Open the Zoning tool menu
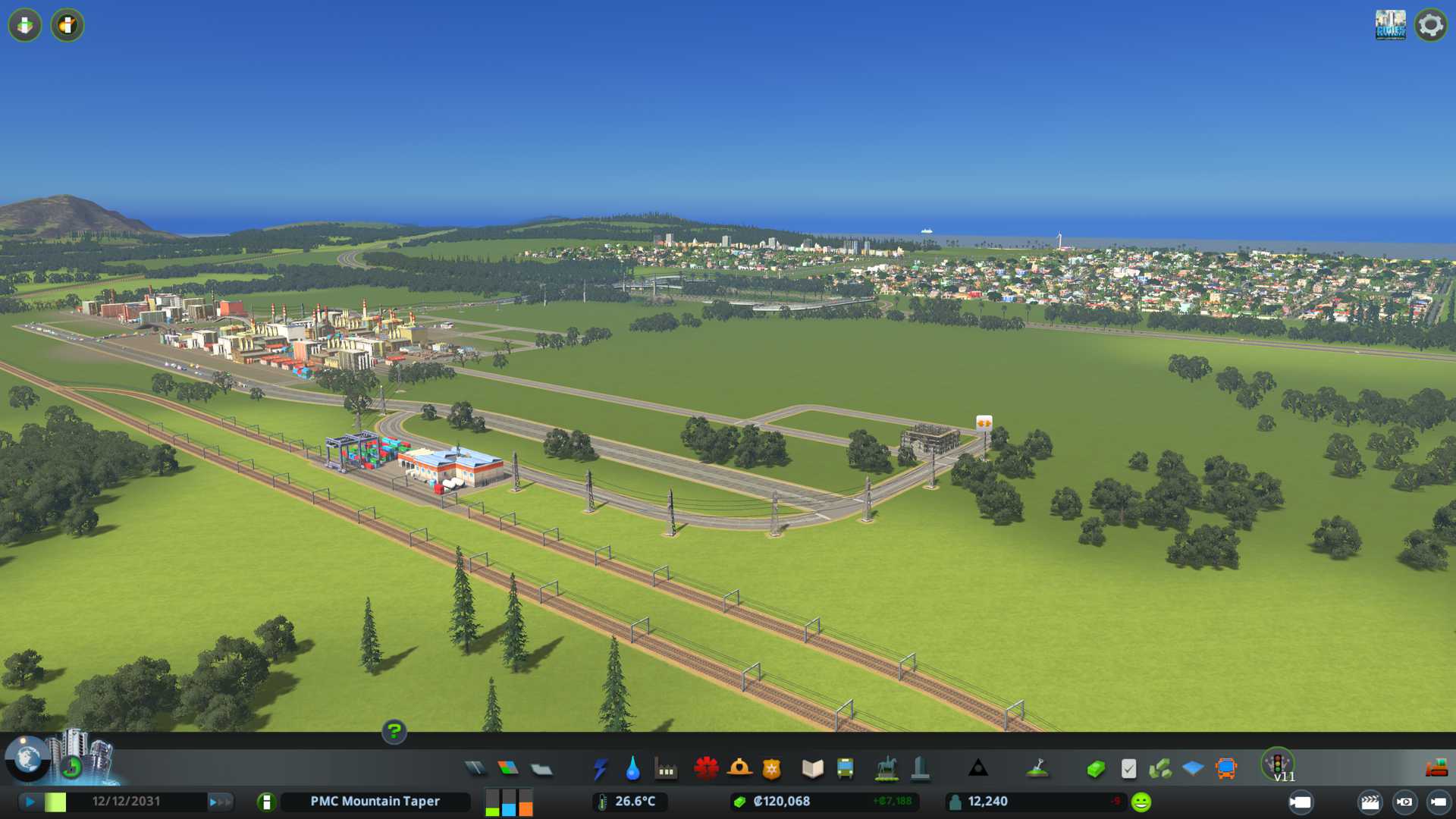1456x819 pixels. [x=508, y=769]
